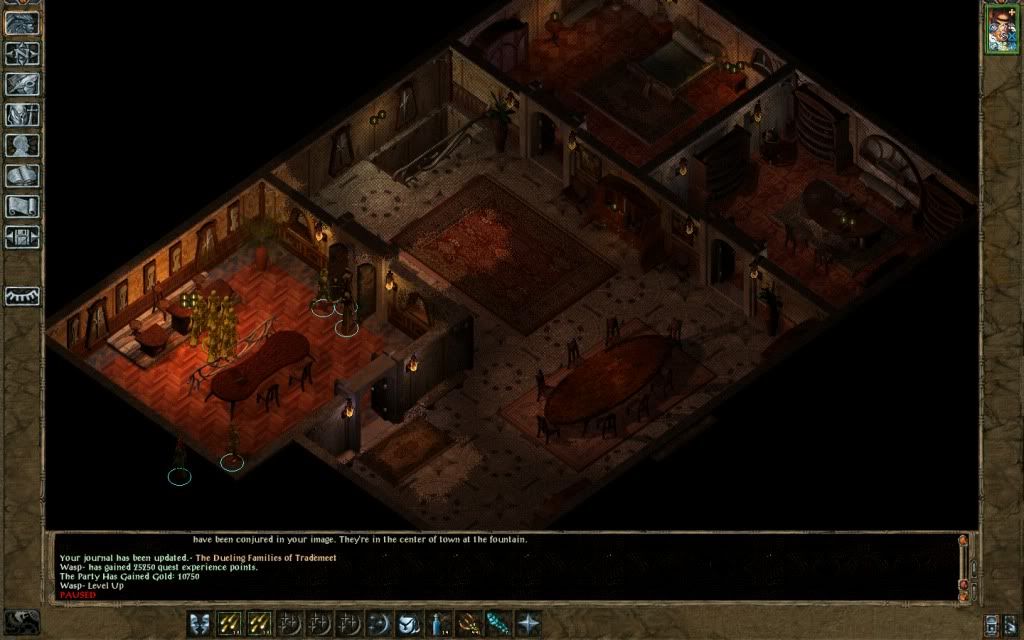Open the inventory screen from the sidebar
Viewport: 1024px width, 640px height.
coord(22,115)
